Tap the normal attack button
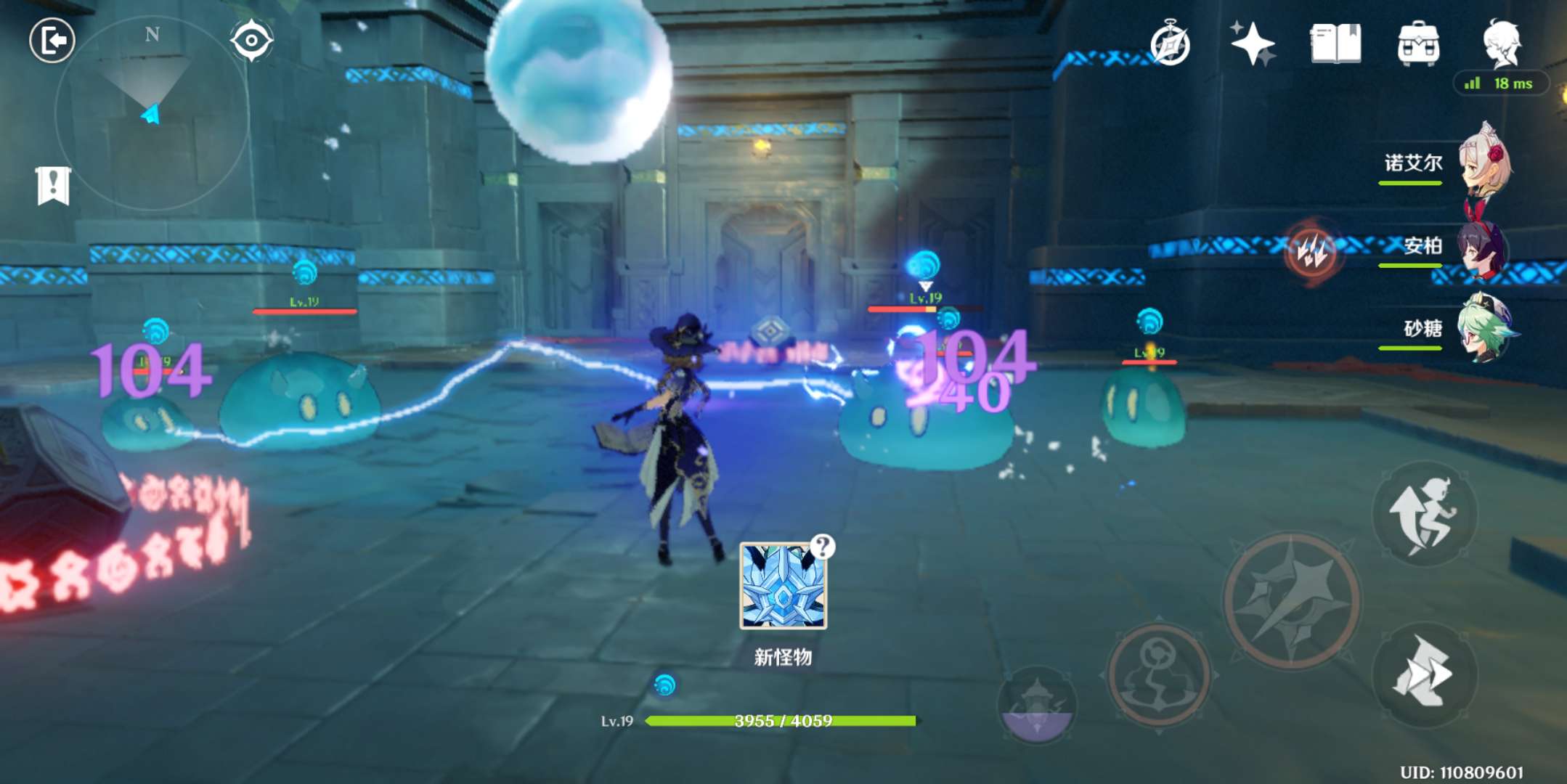 (1291, 601)
